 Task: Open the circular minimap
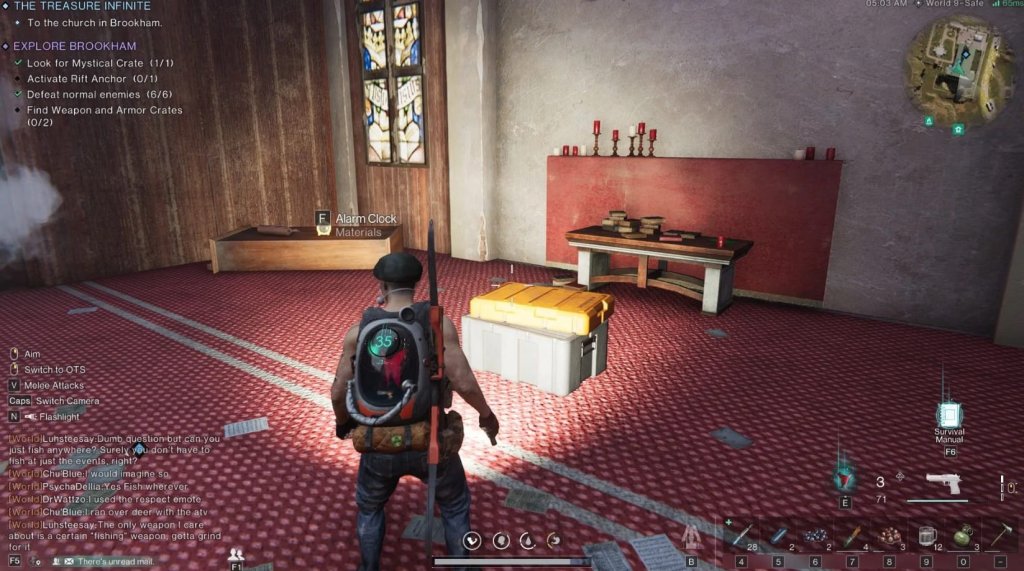click(x=954, y=66)
